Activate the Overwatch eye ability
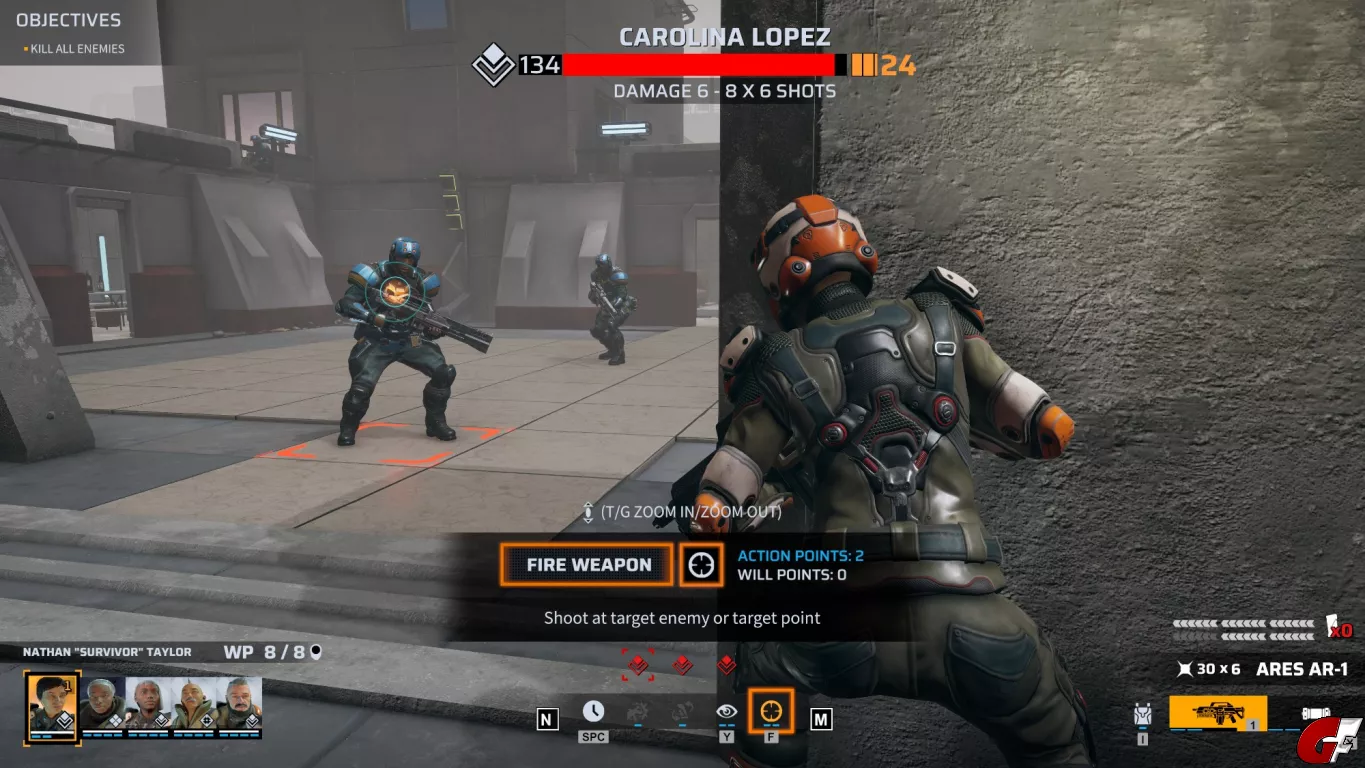This screenshot has height=768, width=1365. pyautogui.click(x=726, y=711)
